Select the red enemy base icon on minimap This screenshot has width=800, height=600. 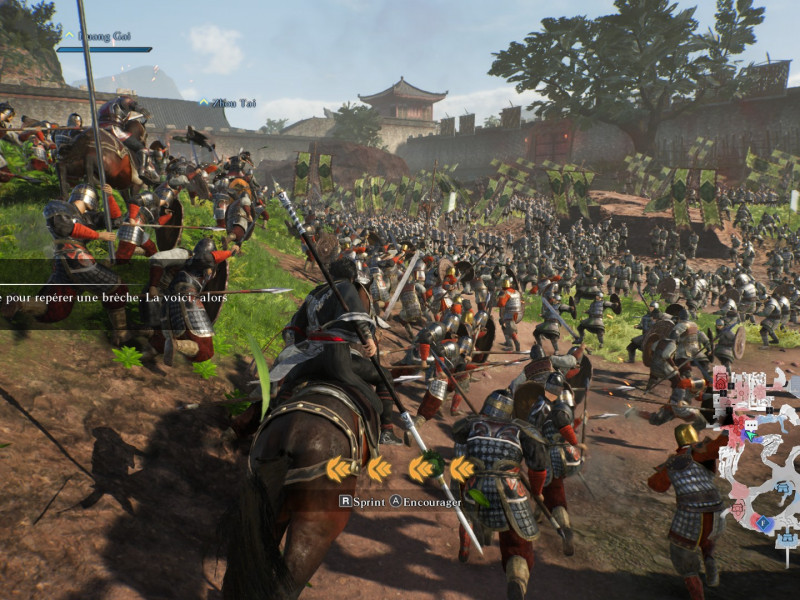[721, 382]
